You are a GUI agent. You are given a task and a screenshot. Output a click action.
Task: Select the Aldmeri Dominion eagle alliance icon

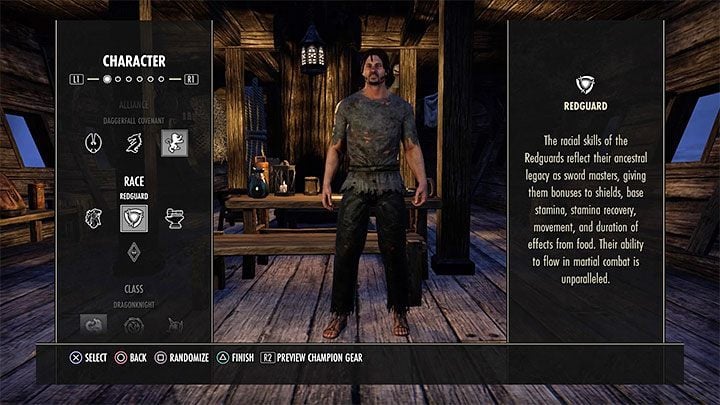tap(93, 143)
